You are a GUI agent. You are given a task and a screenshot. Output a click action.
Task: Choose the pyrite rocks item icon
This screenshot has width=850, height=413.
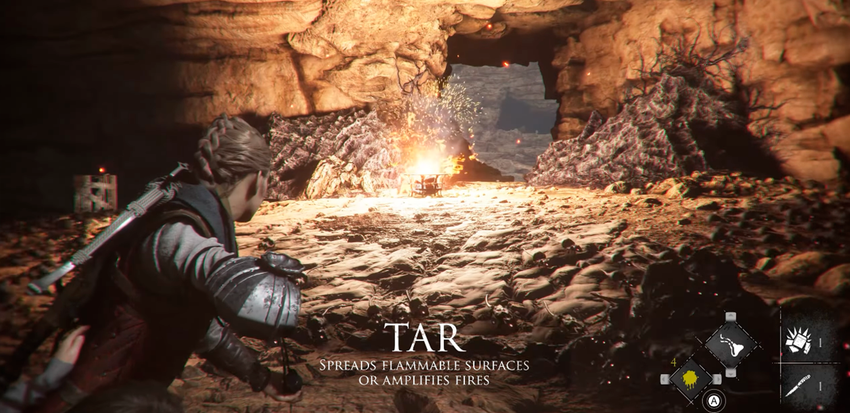click(799, 339)
